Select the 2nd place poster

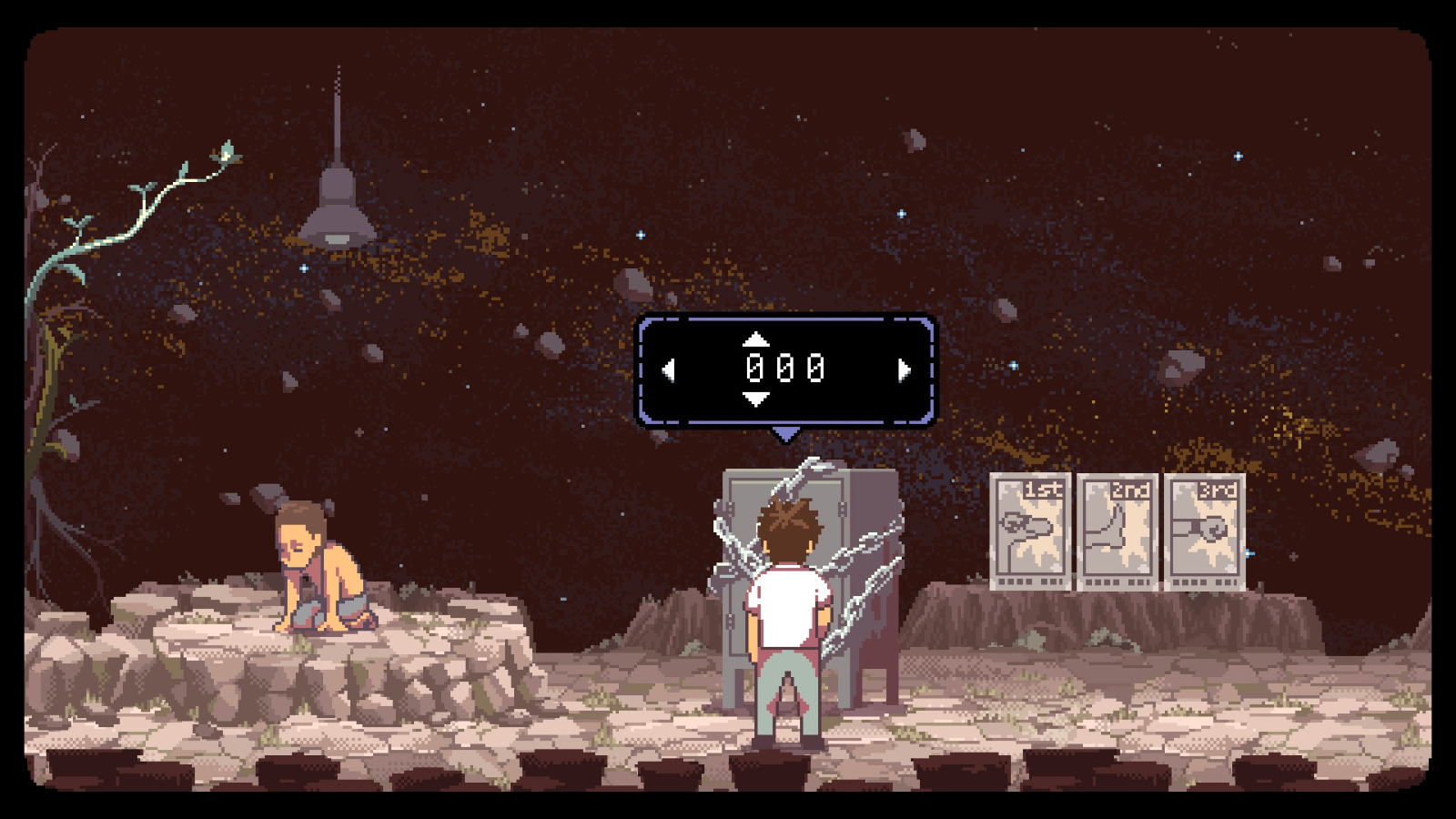(1117, 528)
